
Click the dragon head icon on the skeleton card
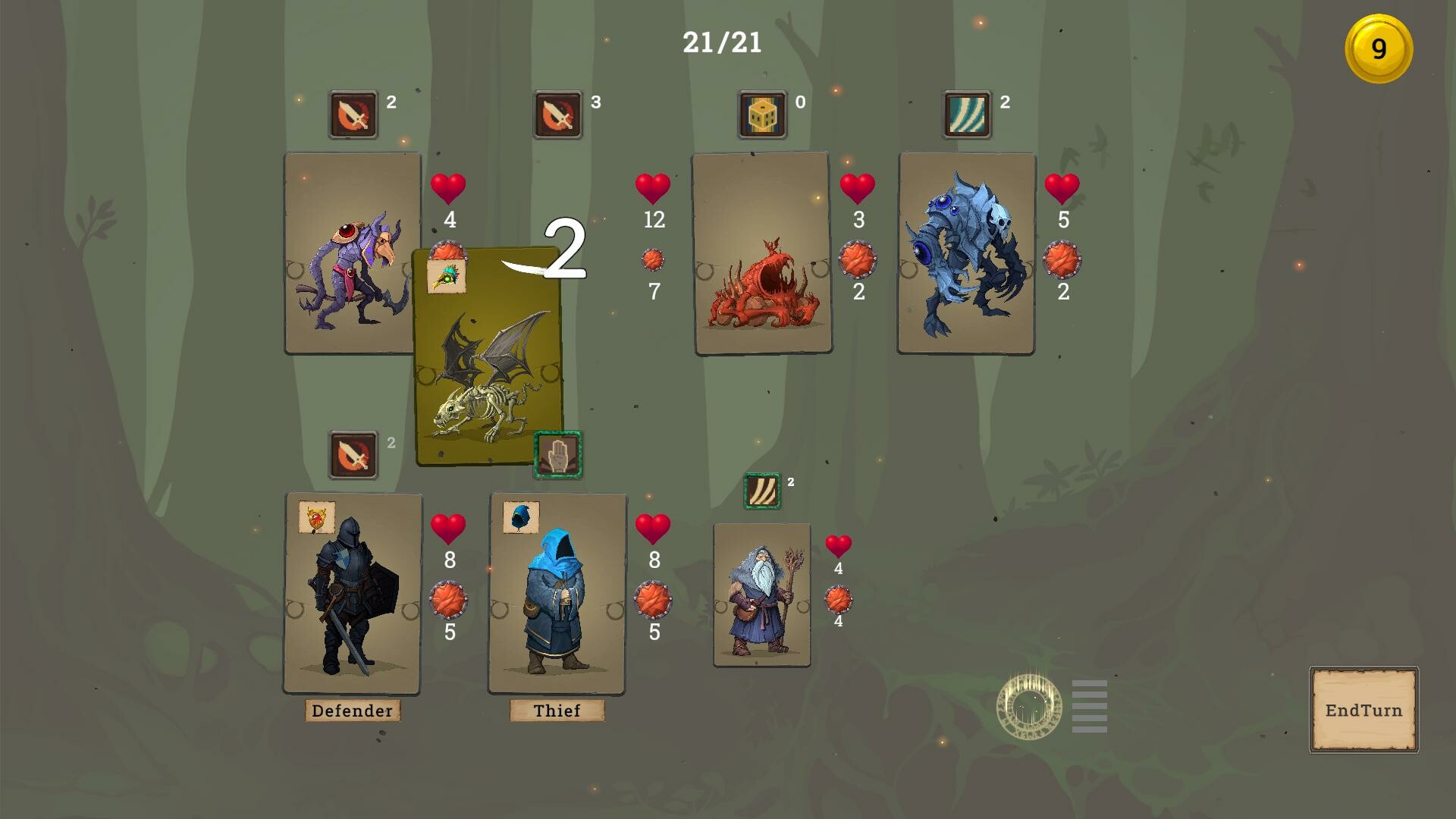coord(447,275)
